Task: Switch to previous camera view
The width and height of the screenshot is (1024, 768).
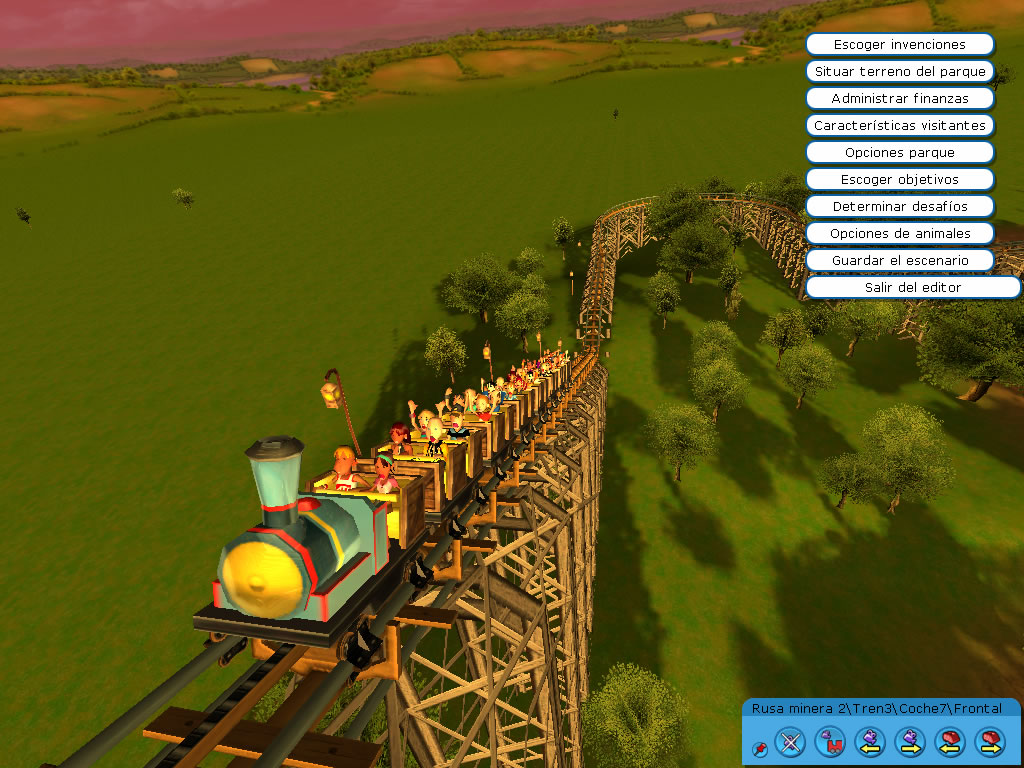Action: 870,741
